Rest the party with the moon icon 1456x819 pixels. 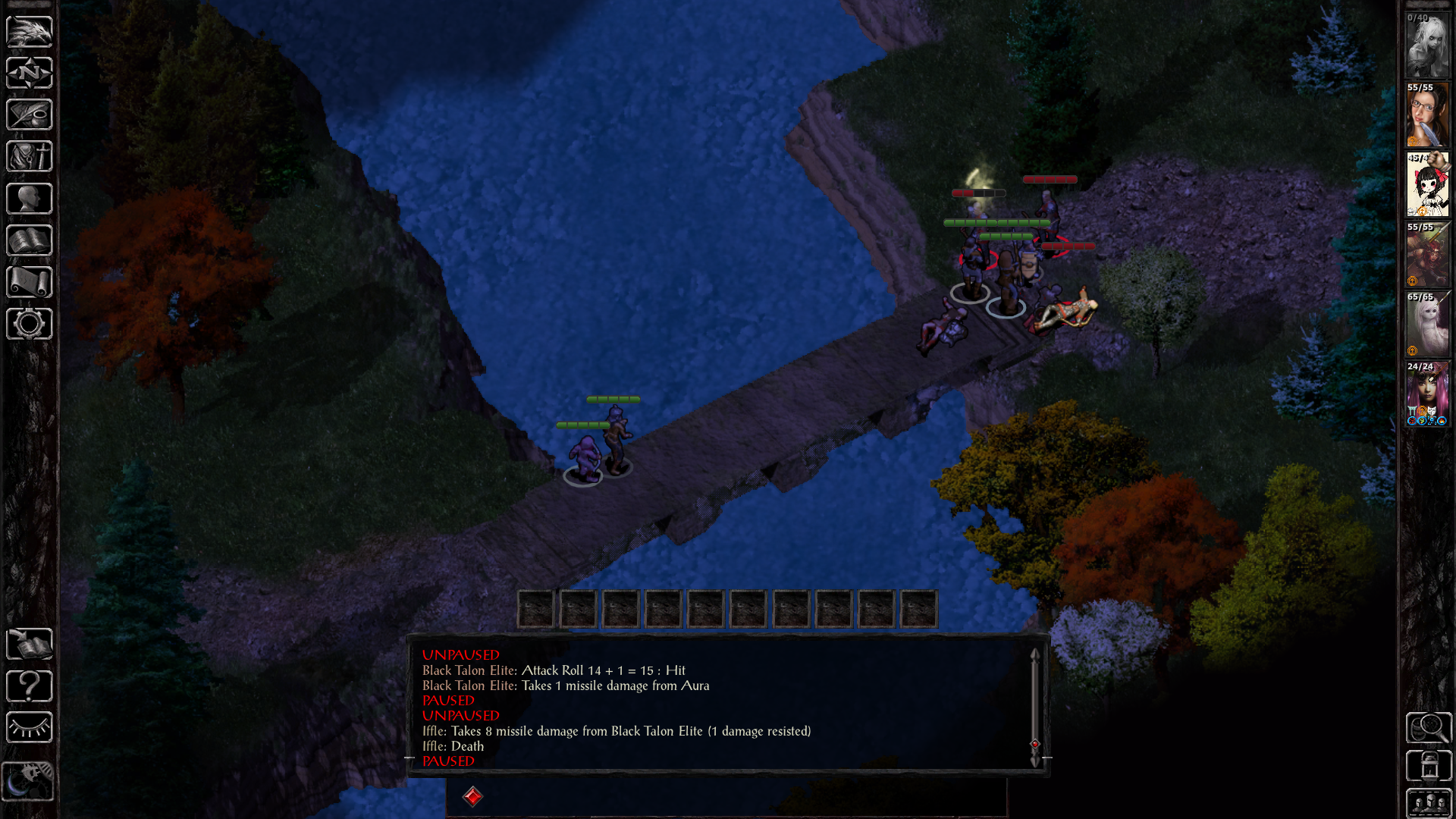coord(27,781)
